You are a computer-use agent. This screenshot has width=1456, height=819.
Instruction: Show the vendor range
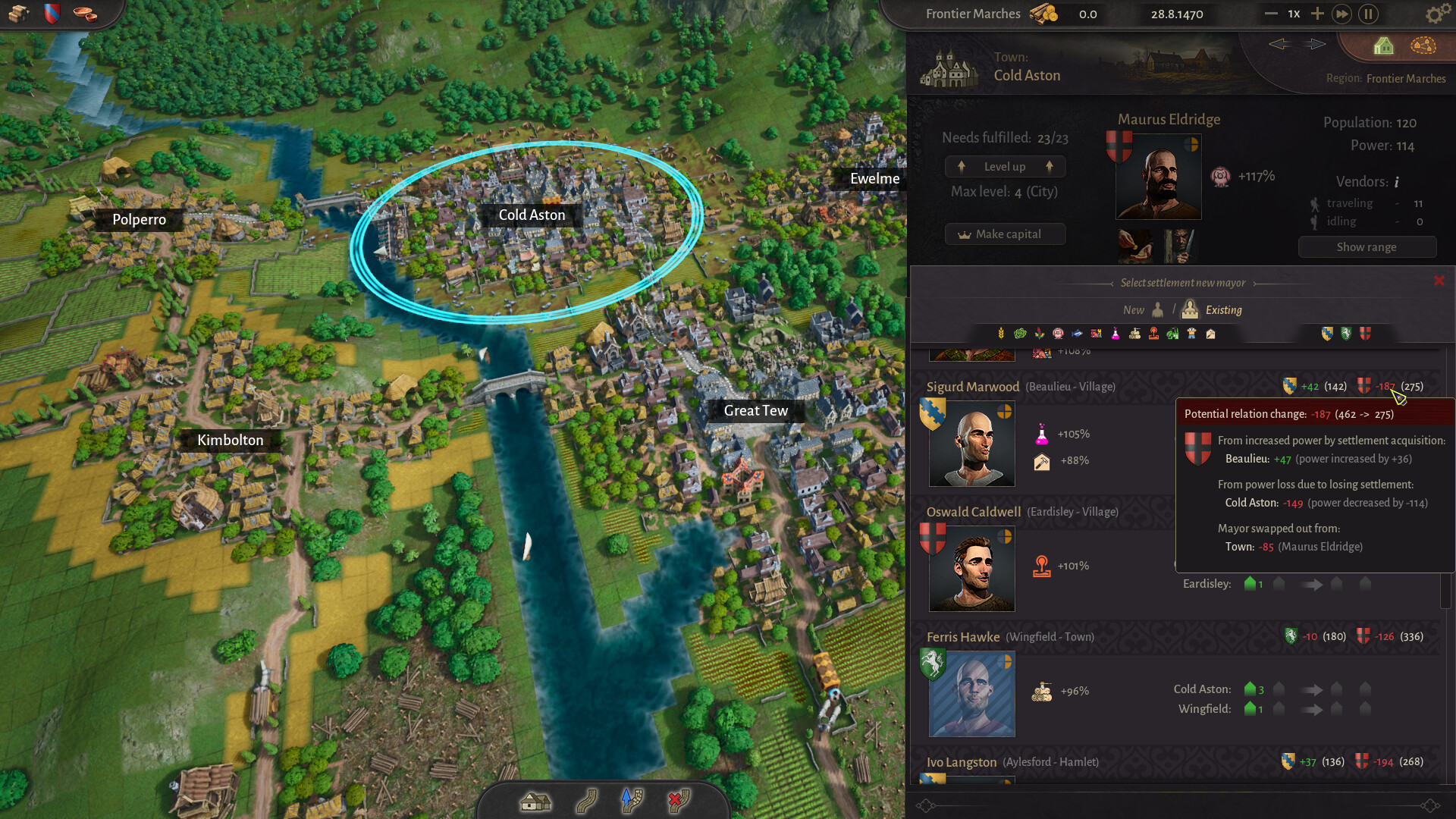click(1367, 247)
